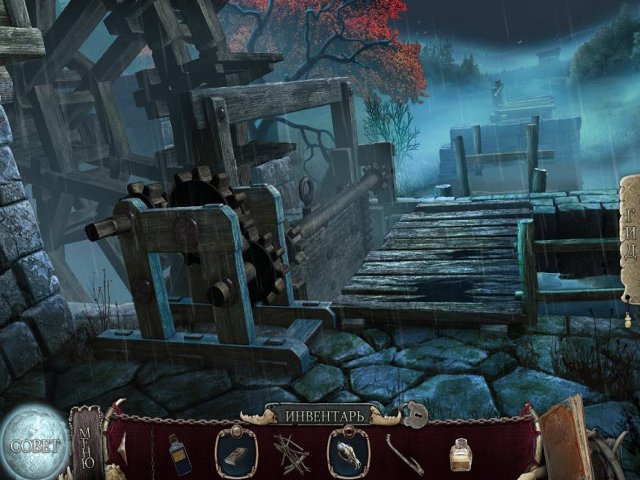Screen dimensions: 640x480
Task: Click the ИНВЕНТАРЬ inventory label
Action: pyautogui.click(x=318, y=412)
